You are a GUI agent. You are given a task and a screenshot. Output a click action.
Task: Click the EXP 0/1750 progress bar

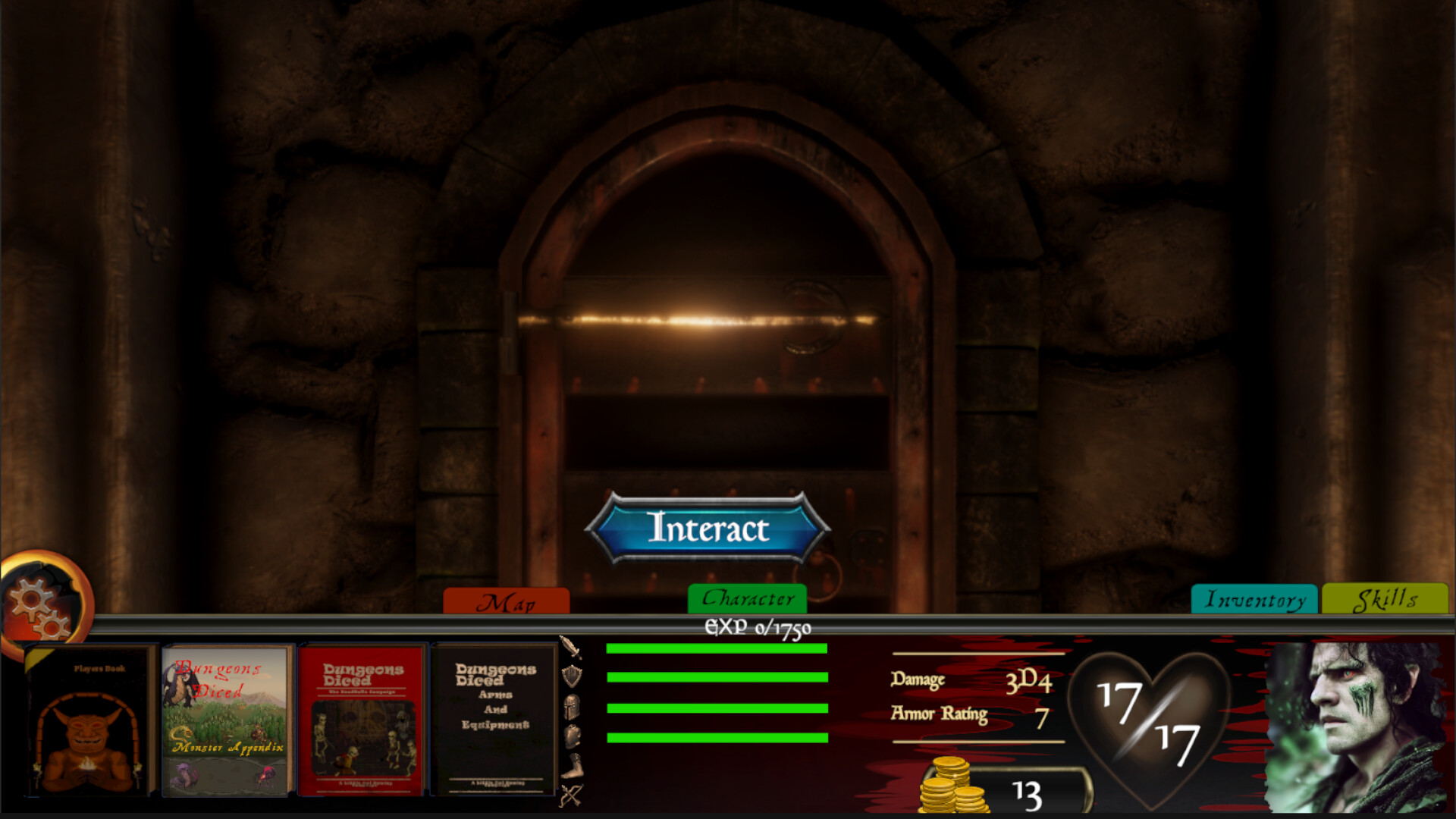pyautogui.click(x=756, y=628)
